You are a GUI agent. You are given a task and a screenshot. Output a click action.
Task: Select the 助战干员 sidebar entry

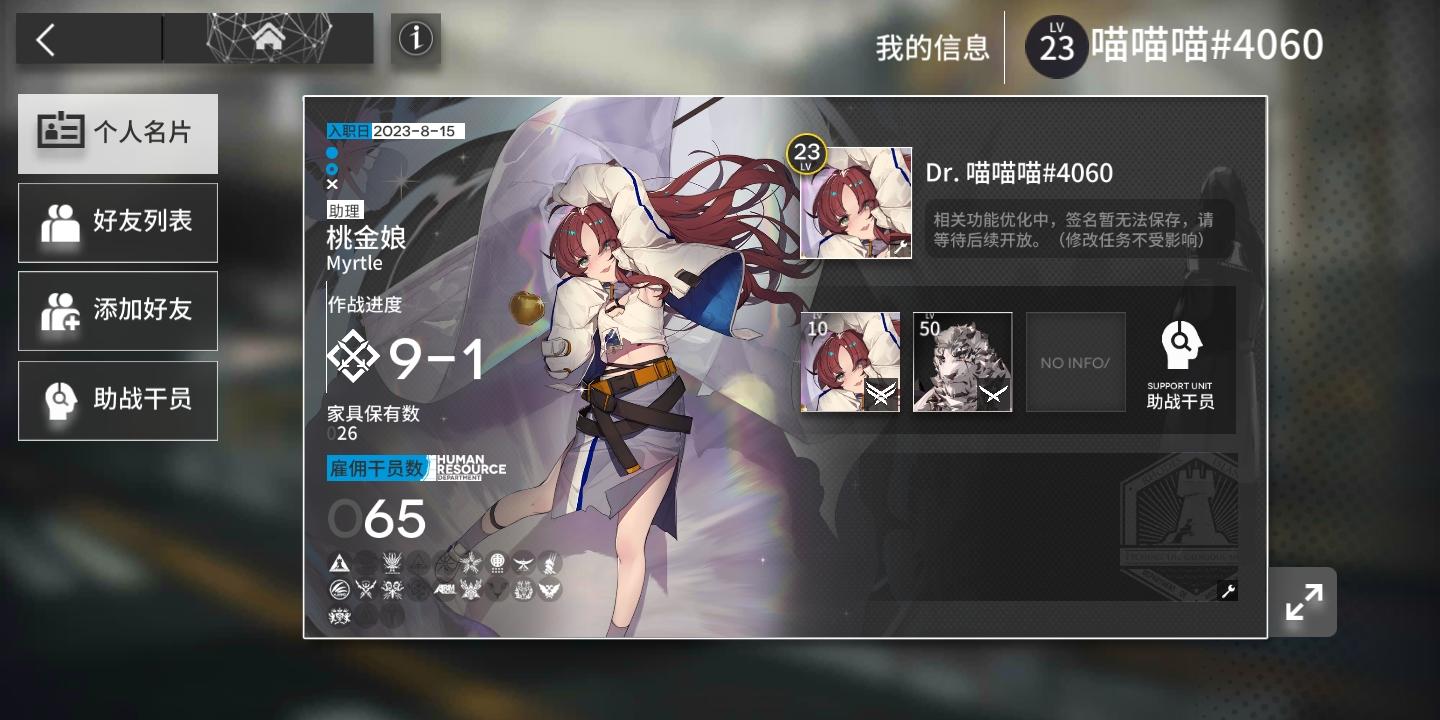coord(118,400)
